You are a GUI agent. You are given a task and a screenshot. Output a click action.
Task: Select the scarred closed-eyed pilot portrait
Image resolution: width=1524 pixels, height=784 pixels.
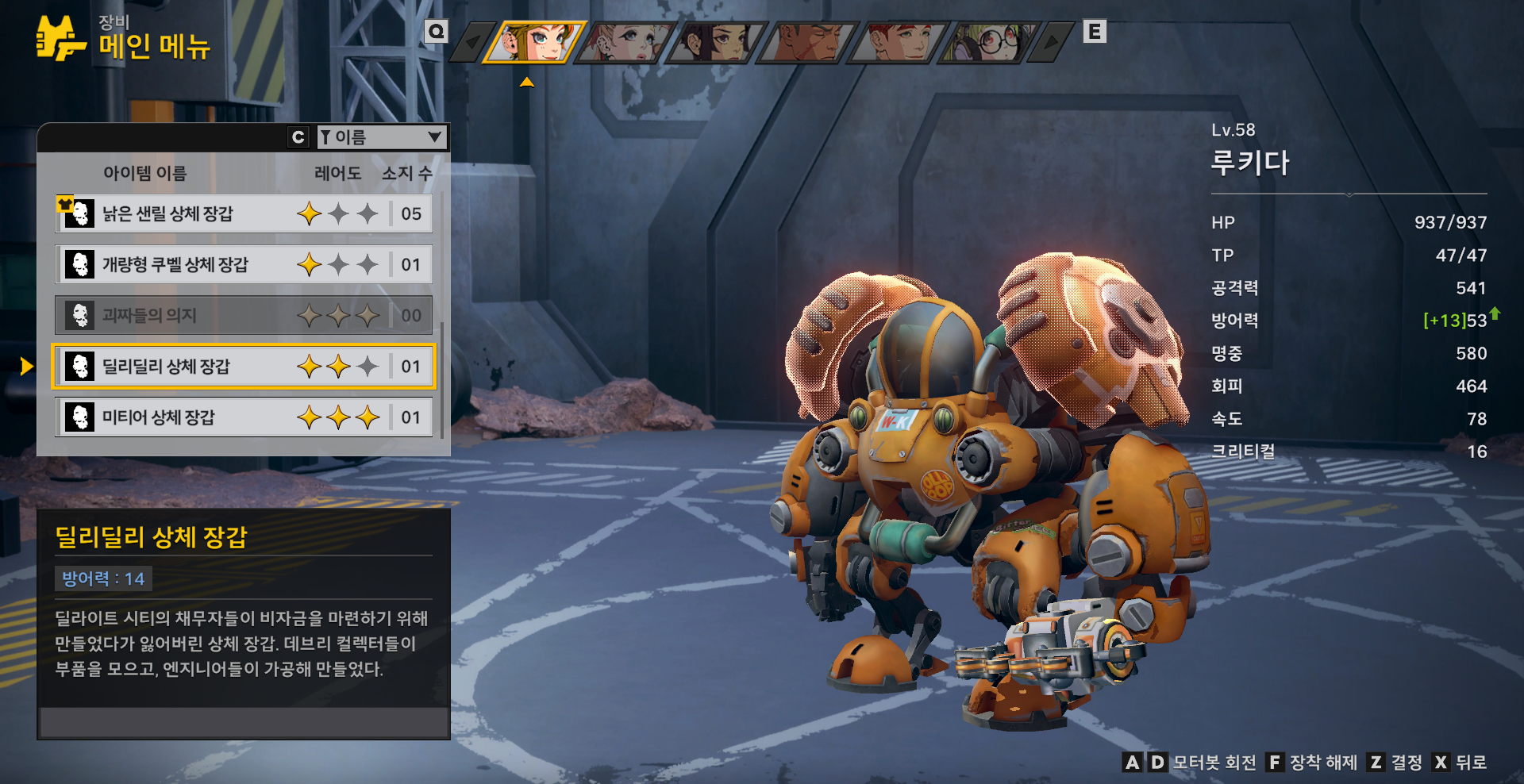[807, 41]
